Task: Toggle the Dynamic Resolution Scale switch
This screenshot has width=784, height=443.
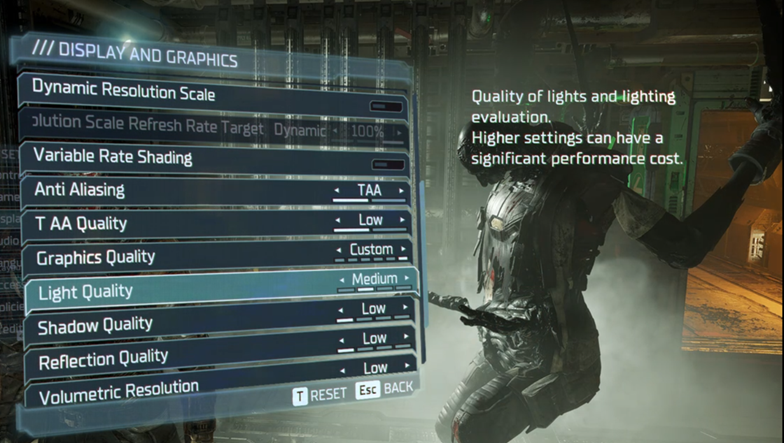Action: [385, 106]
